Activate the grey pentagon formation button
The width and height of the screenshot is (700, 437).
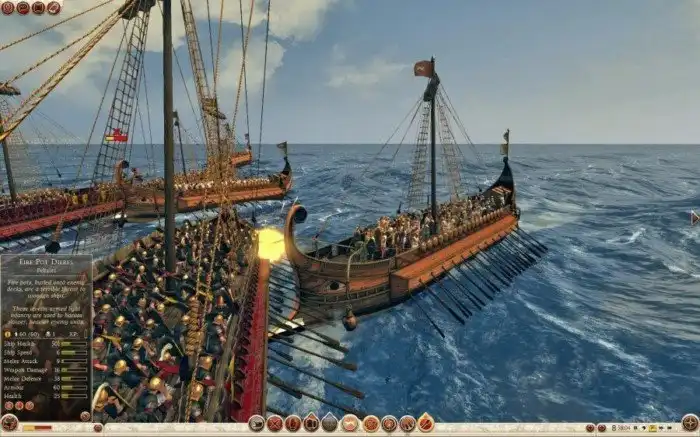328,424
